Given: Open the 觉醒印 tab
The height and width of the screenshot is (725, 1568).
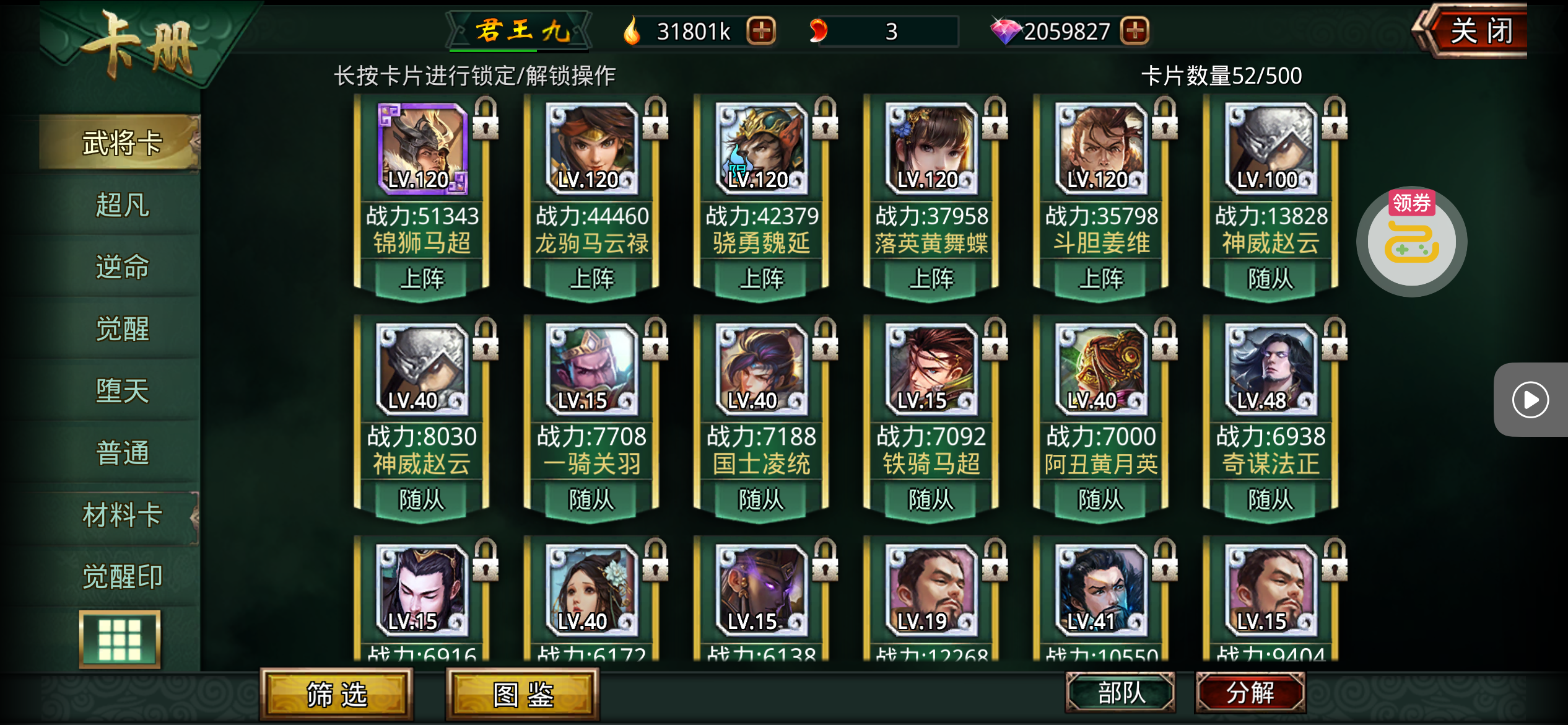Looking at the screenshot, I should coord(121,576).
